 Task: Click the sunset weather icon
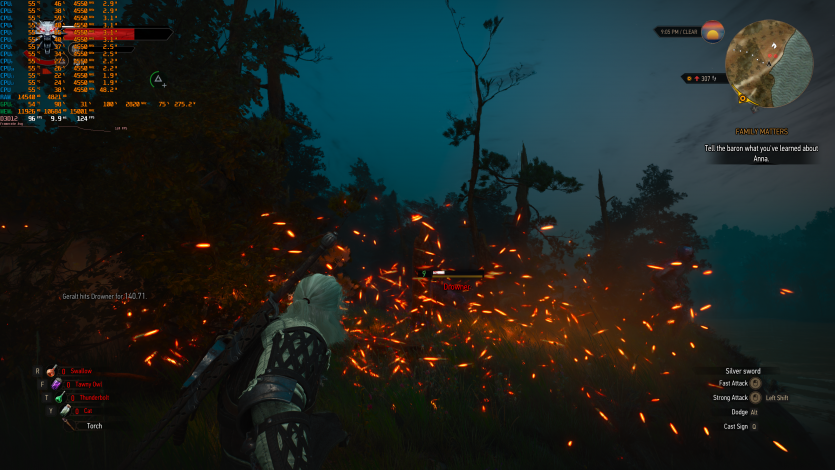(712, 31)
